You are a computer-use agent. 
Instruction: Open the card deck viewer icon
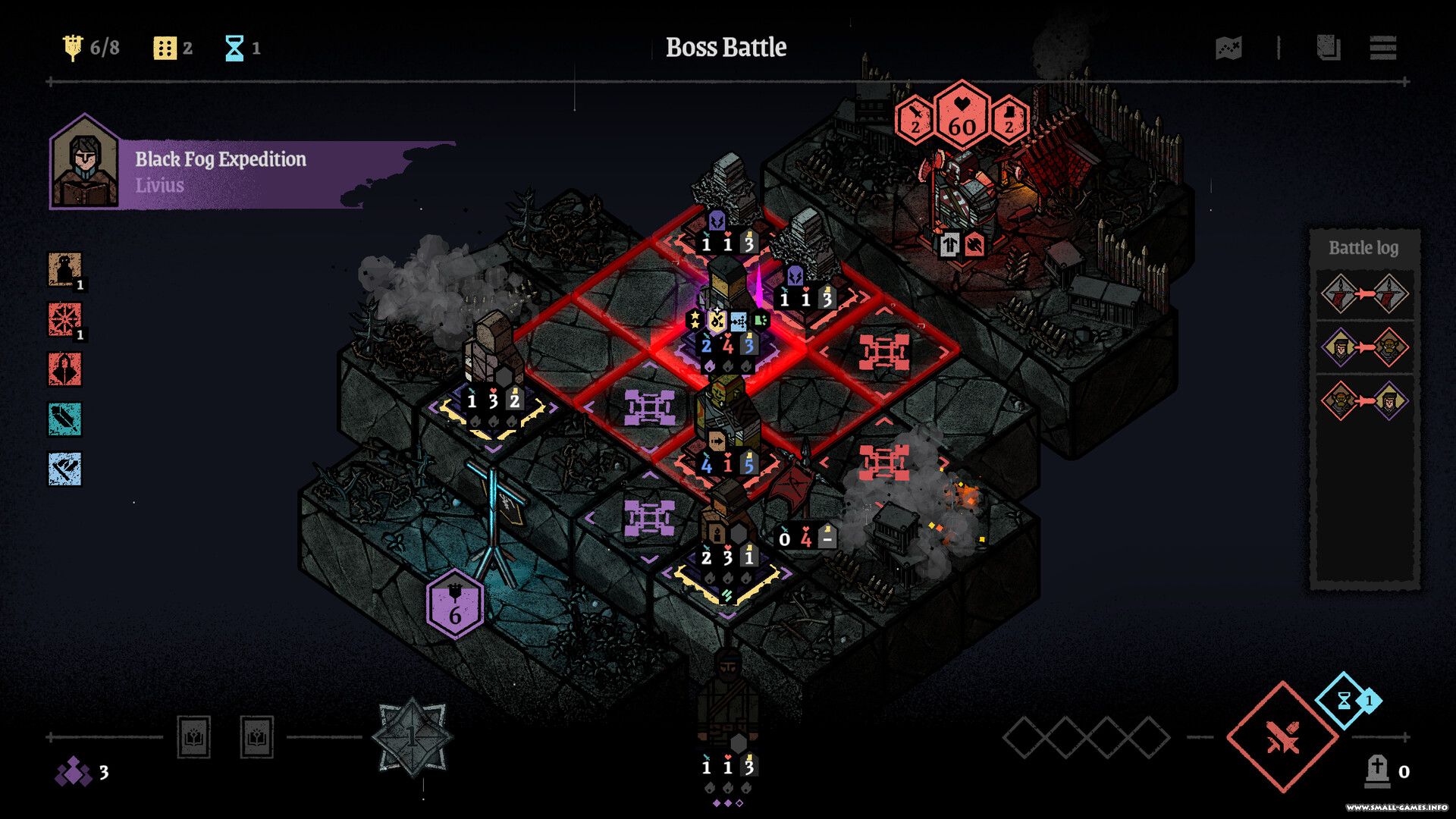1328,48
